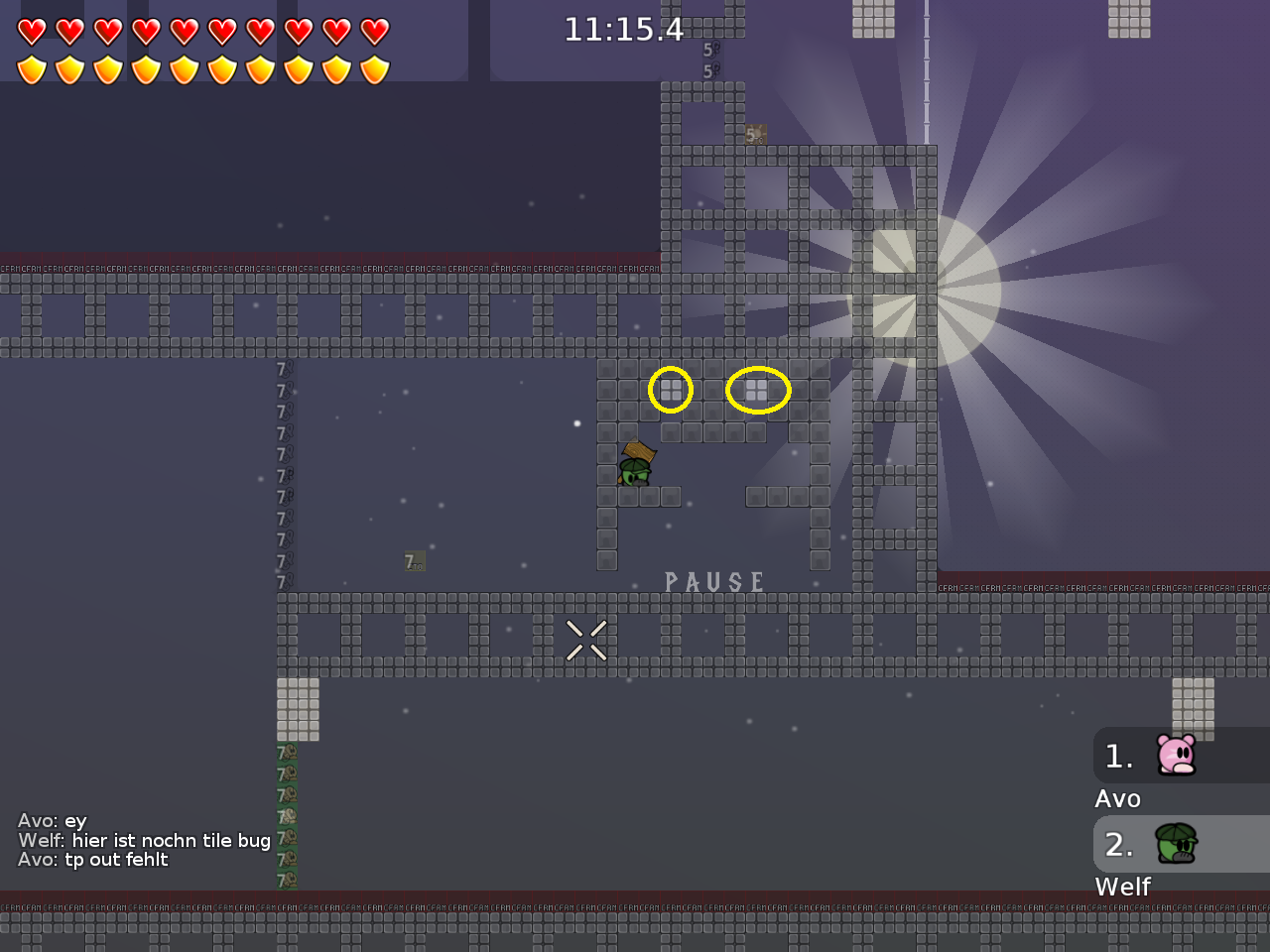Select Welf's green player entry

coord(1177,844)
